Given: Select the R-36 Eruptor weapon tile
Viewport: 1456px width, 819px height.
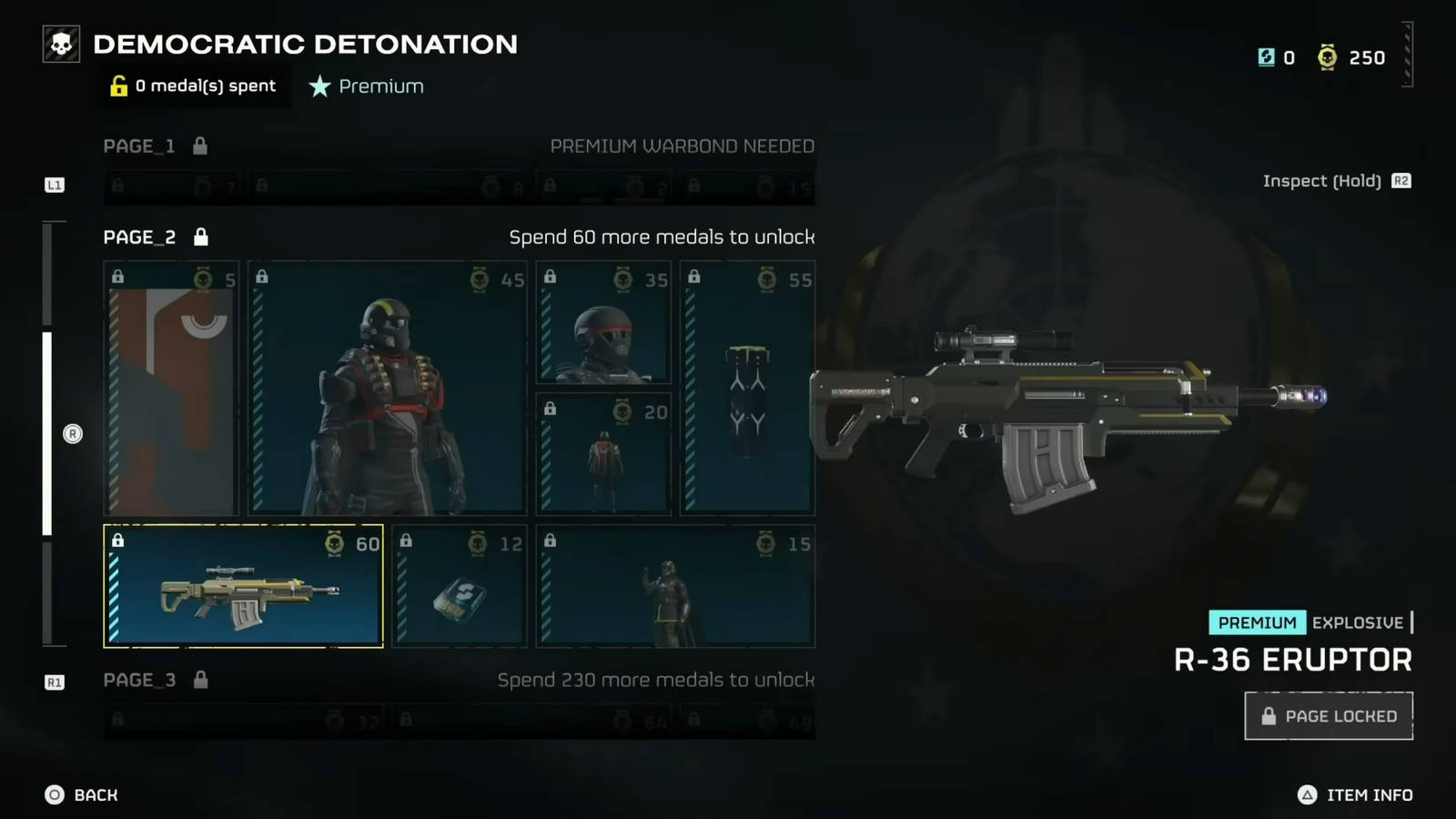Looking at the screenshot, I should 242,587.
